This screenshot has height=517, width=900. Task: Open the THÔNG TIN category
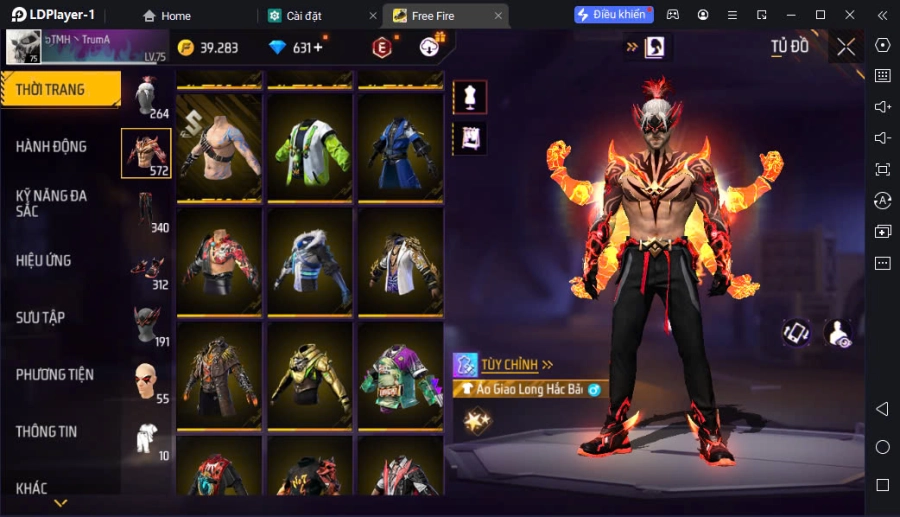(47, 432)
